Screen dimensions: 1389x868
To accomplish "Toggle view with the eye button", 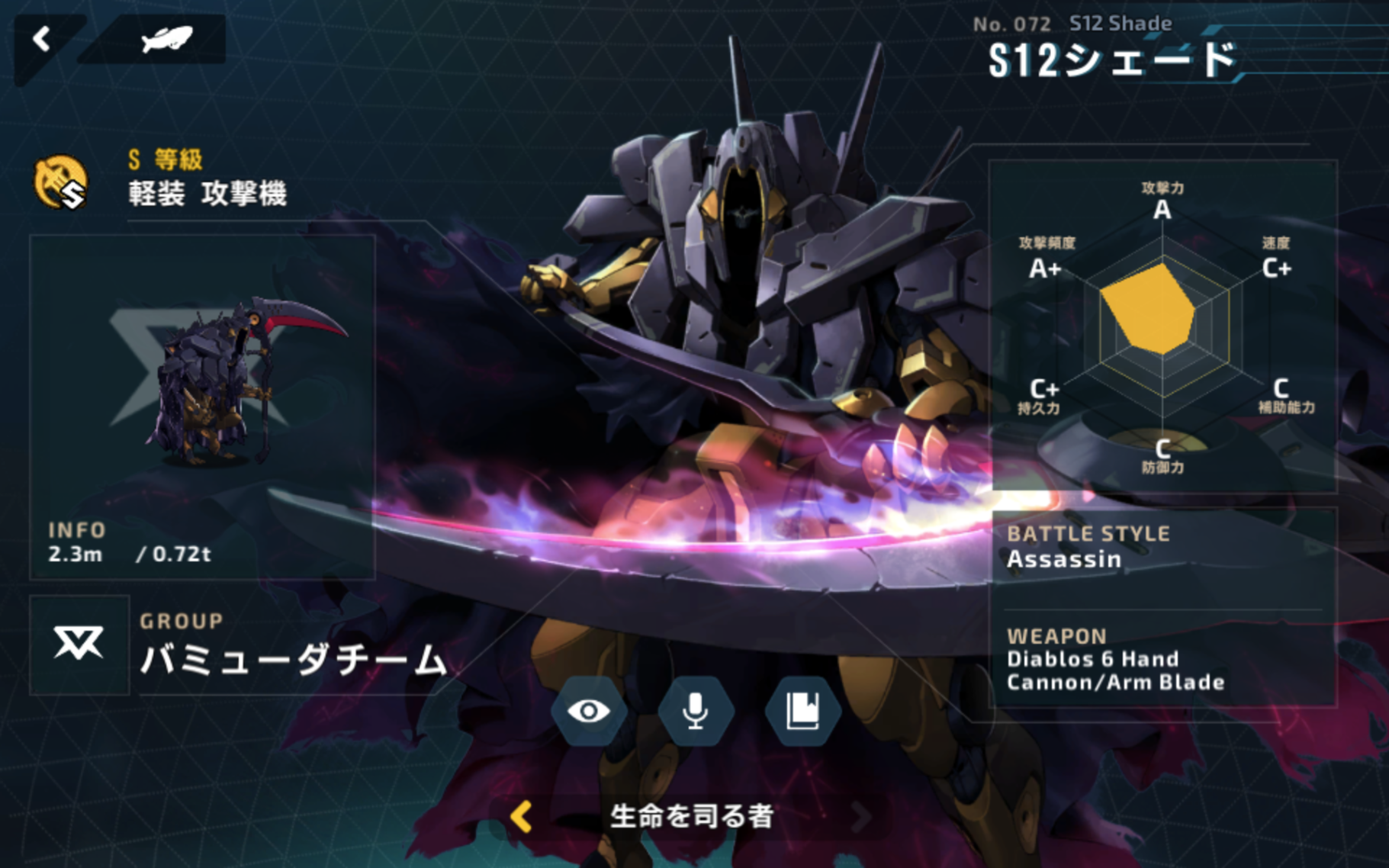I will [588, 711].
